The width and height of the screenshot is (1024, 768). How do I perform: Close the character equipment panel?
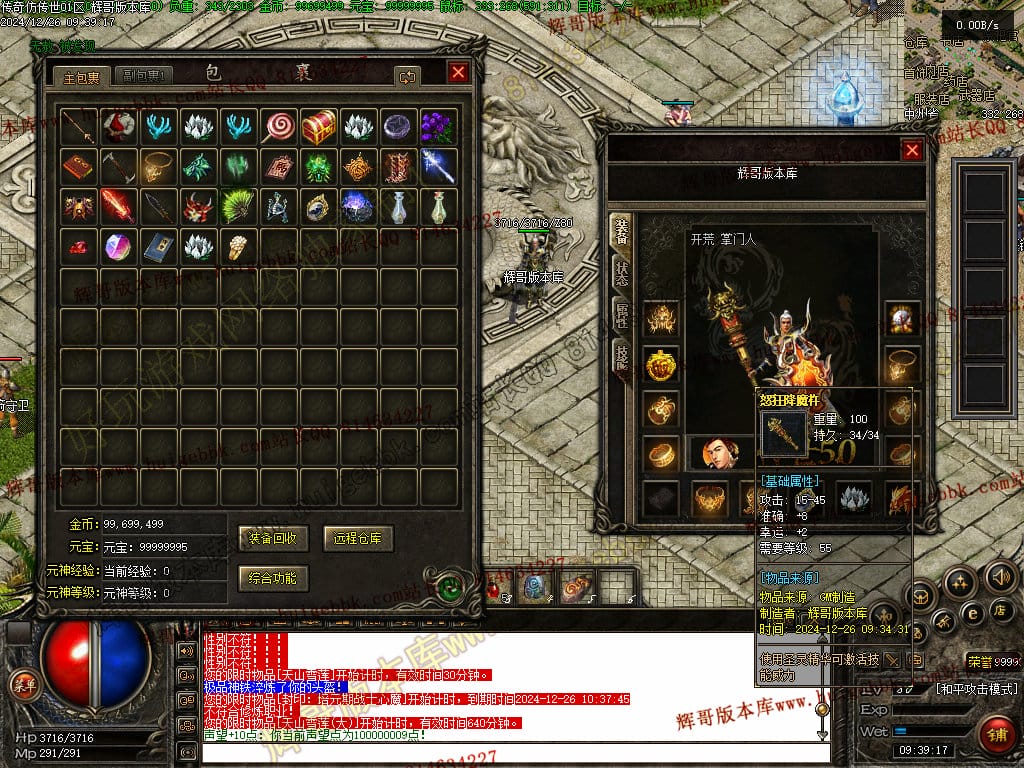tap(912, 150)
